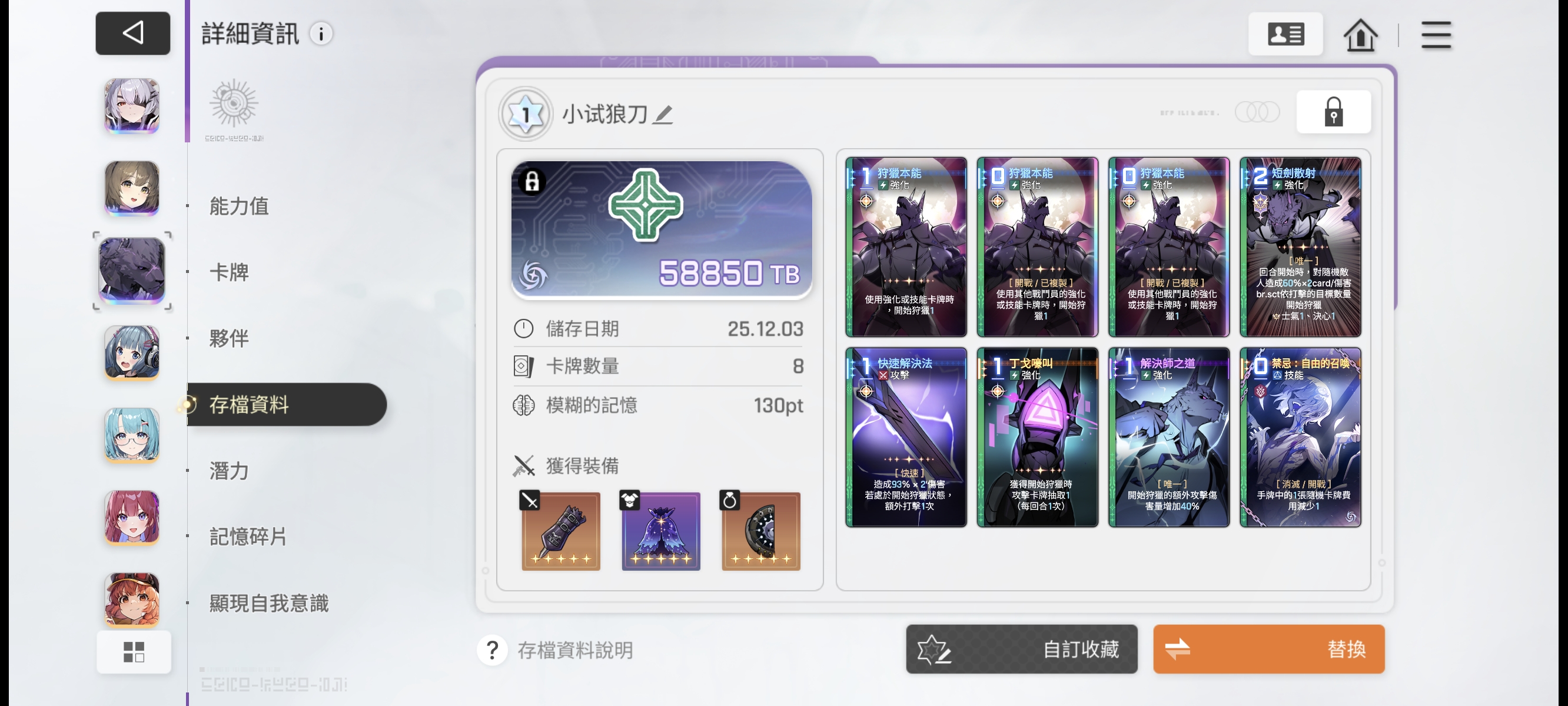Click the lock icon on the save banner
Viewport: 1568px width, 706px height.
533,182
